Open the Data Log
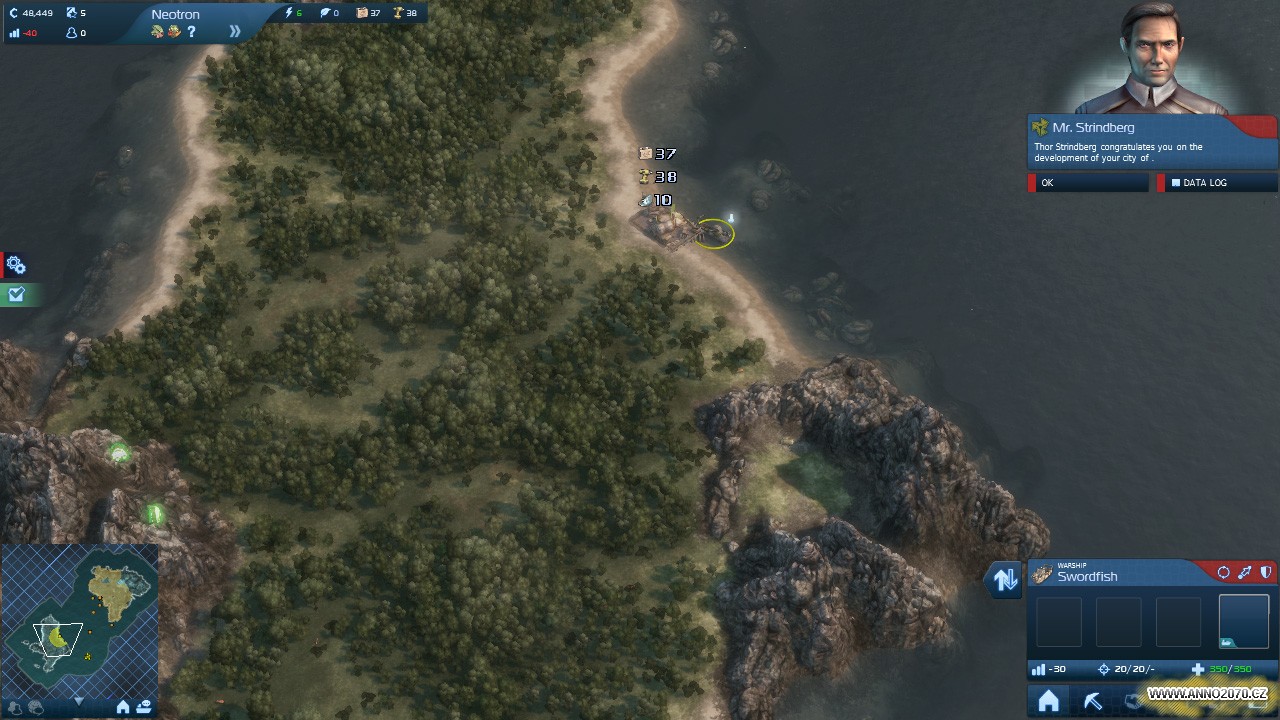Viewport: 1280px width, 720px height. [x=1216, y=183]
